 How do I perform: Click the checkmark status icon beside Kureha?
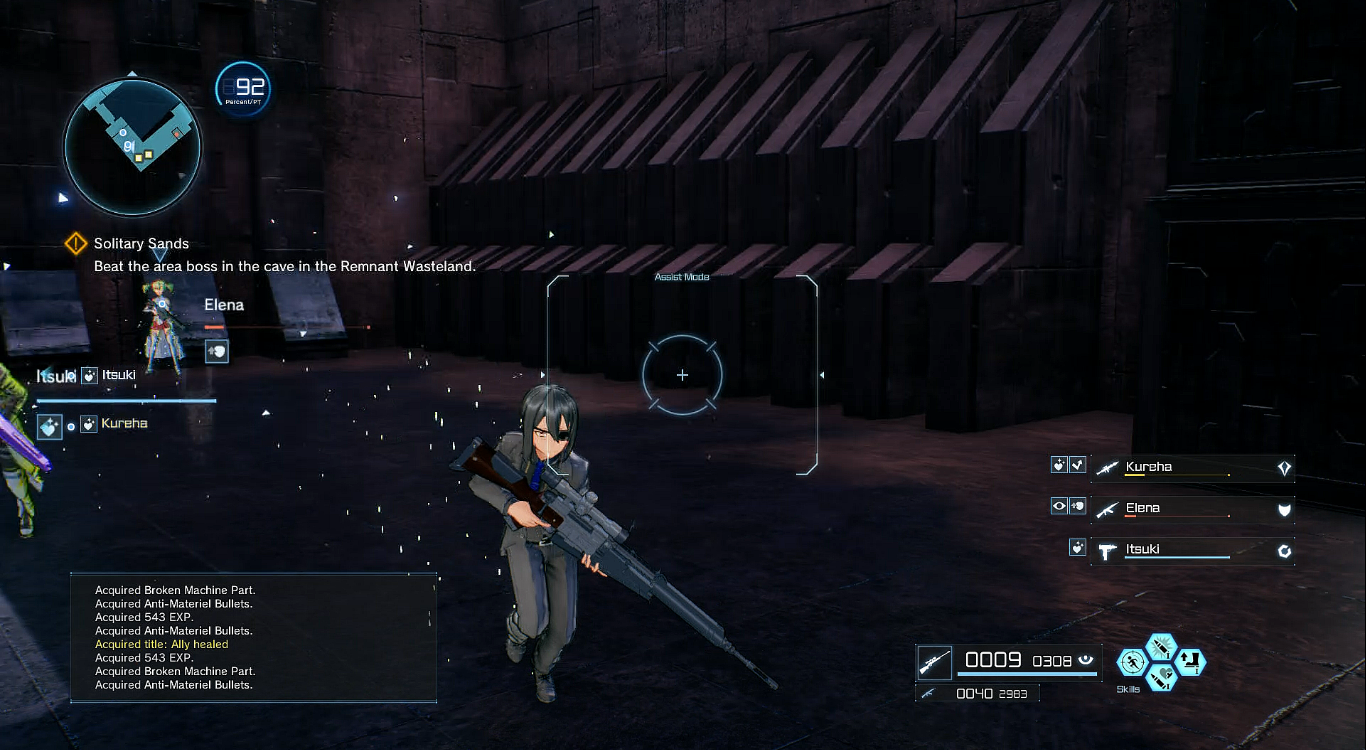click(x=1077, y=465)
